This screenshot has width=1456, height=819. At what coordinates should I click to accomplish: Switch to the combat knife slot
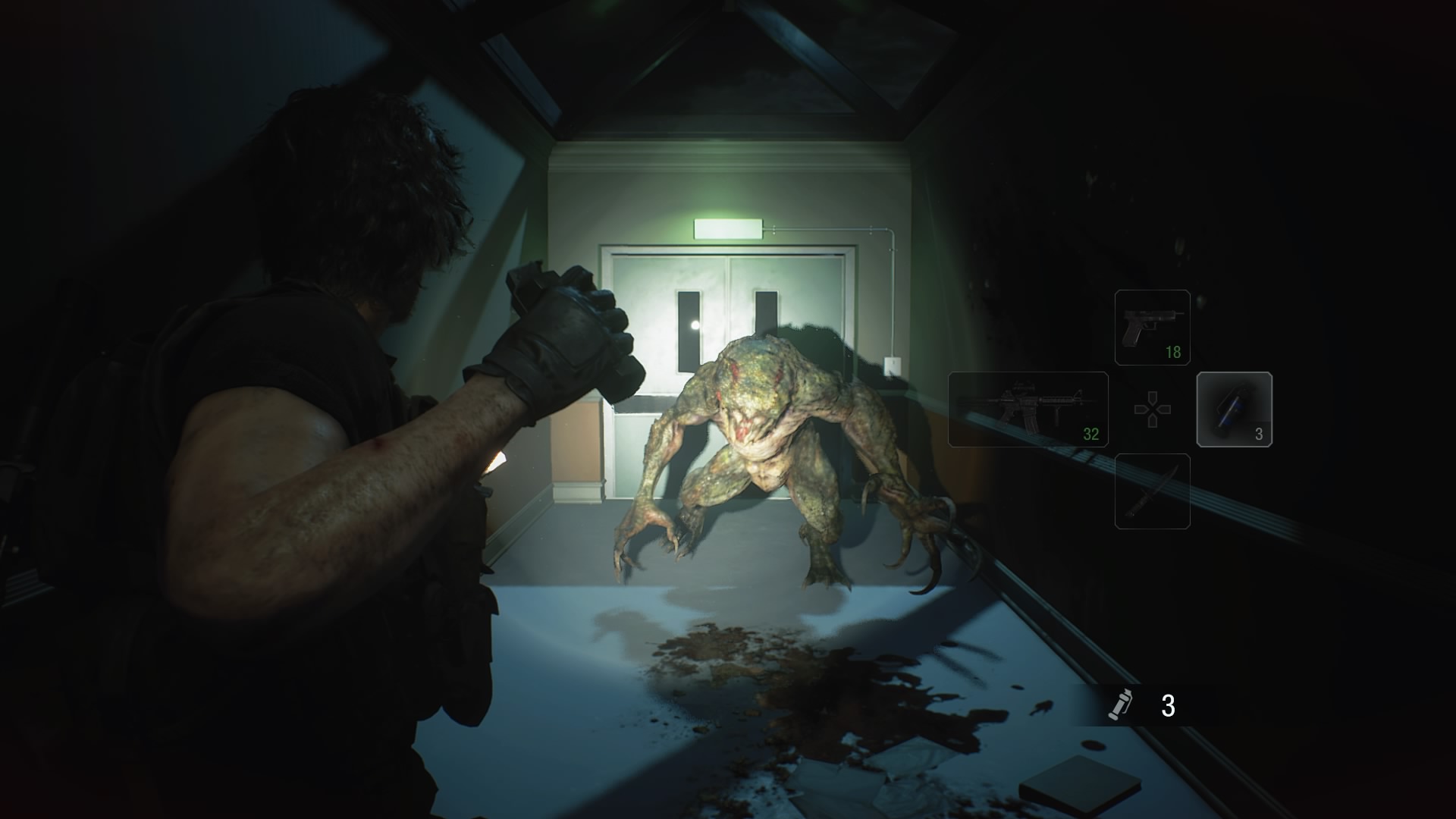pyautogui.click(x=1152, y=491)
